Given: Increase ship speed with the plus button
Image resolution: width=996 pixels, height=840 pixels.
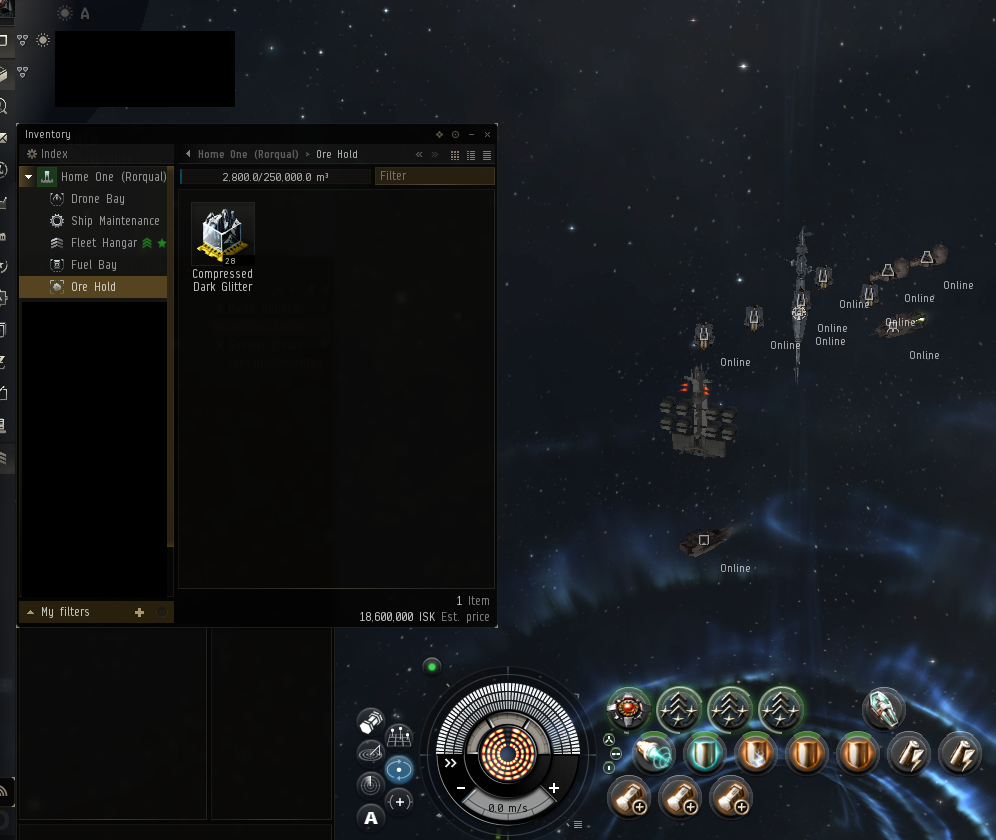Looking at the screenshot, I should pyautogui.click(x=554, y=788).
